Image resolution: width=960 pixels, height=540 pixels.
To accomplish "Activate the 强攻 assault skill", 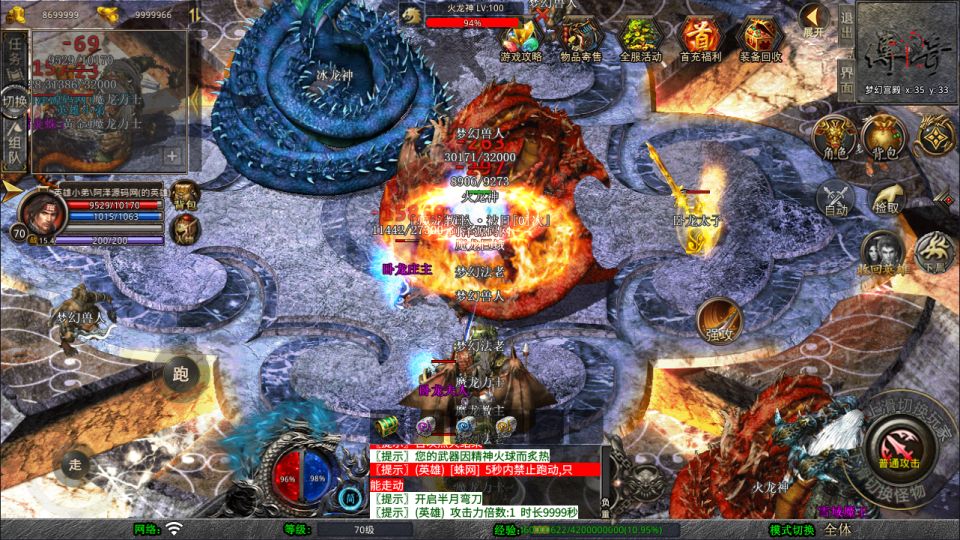I will click(x=719, y=320).
